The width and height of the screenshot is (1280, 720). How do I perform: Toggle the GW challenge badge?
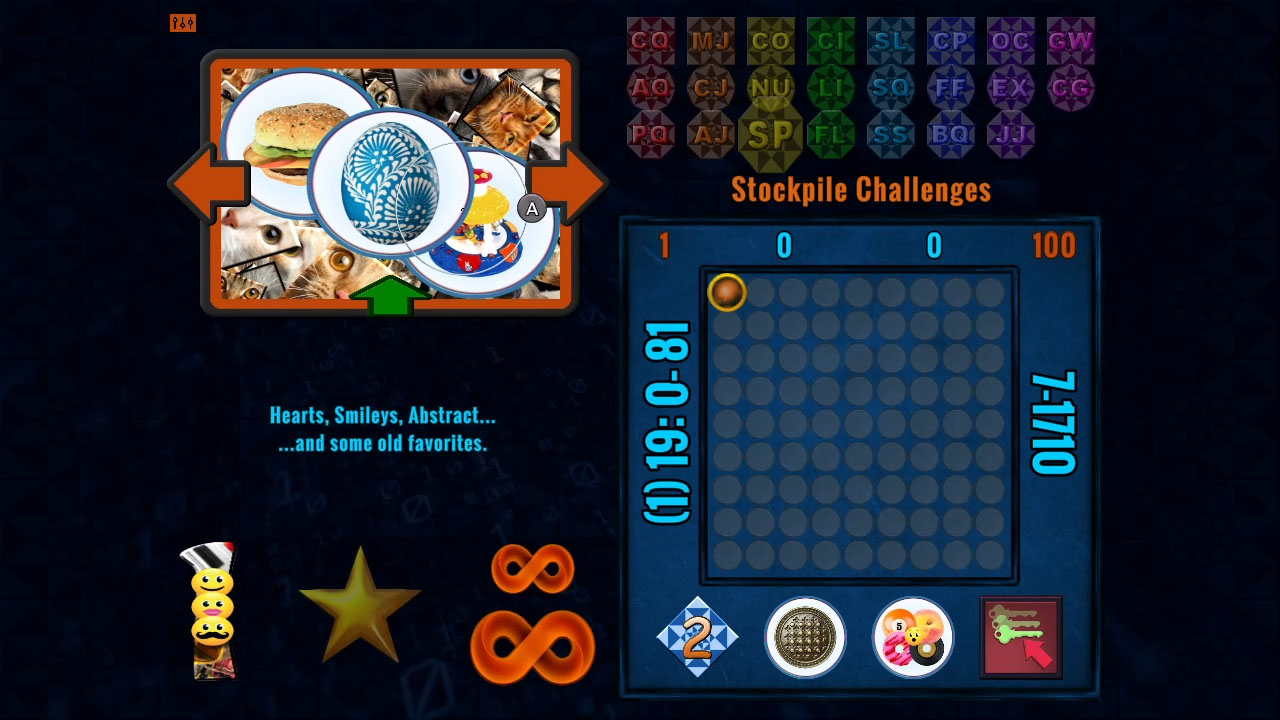tap(1071, 42)
